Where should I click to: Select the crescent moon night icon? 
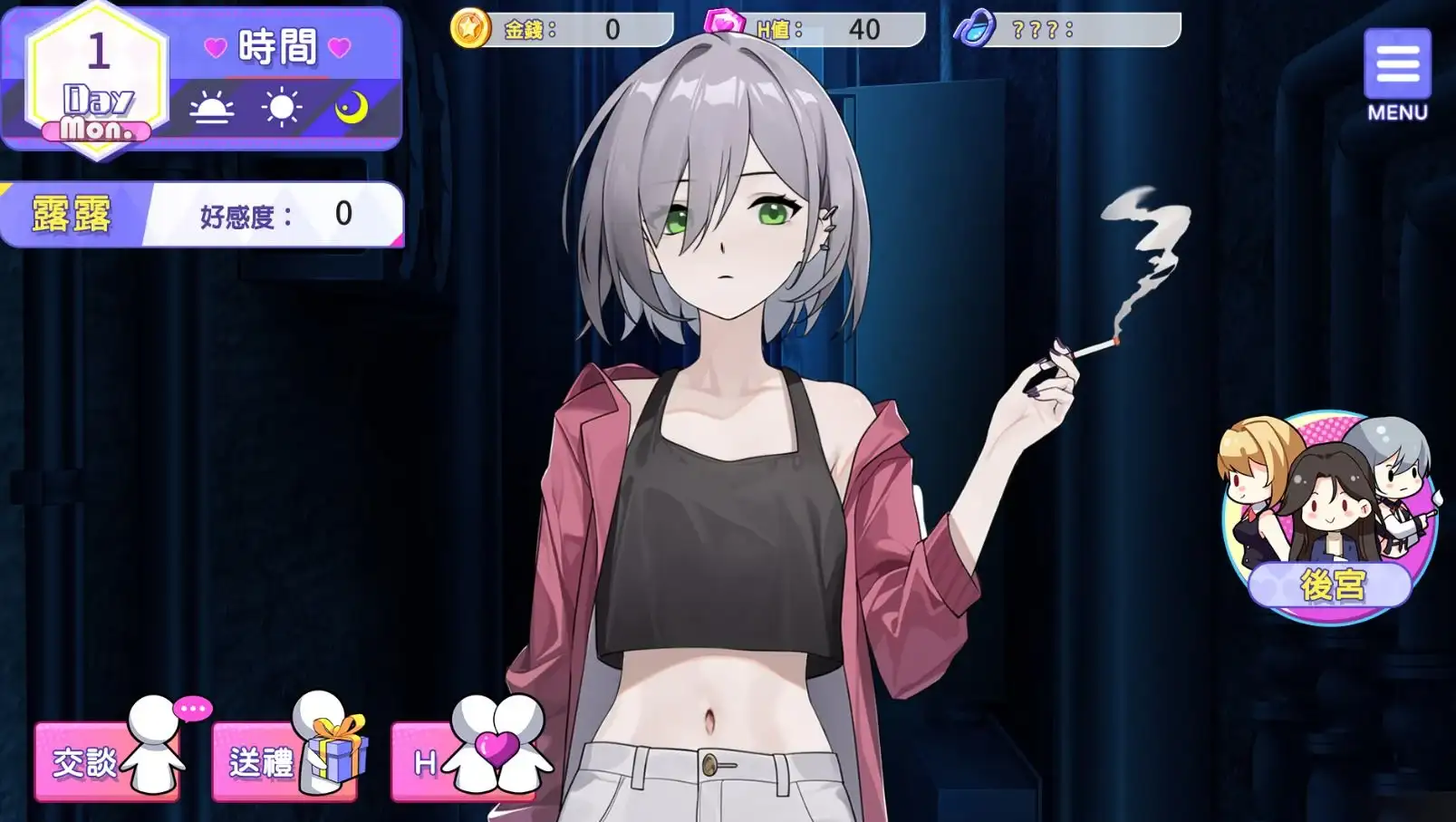tap(351, 108)
